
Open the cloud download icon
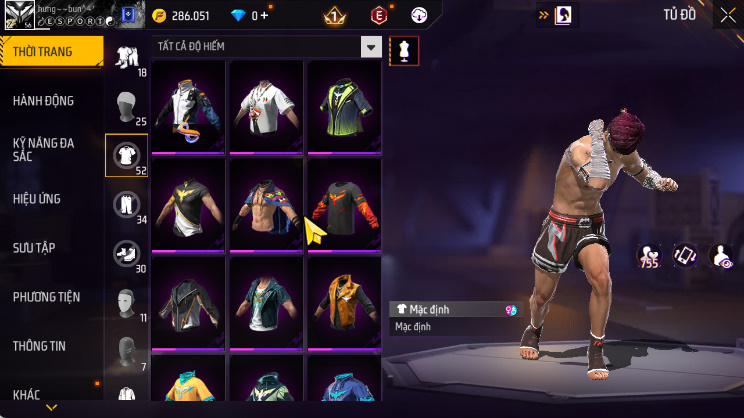tap(419, 16)
